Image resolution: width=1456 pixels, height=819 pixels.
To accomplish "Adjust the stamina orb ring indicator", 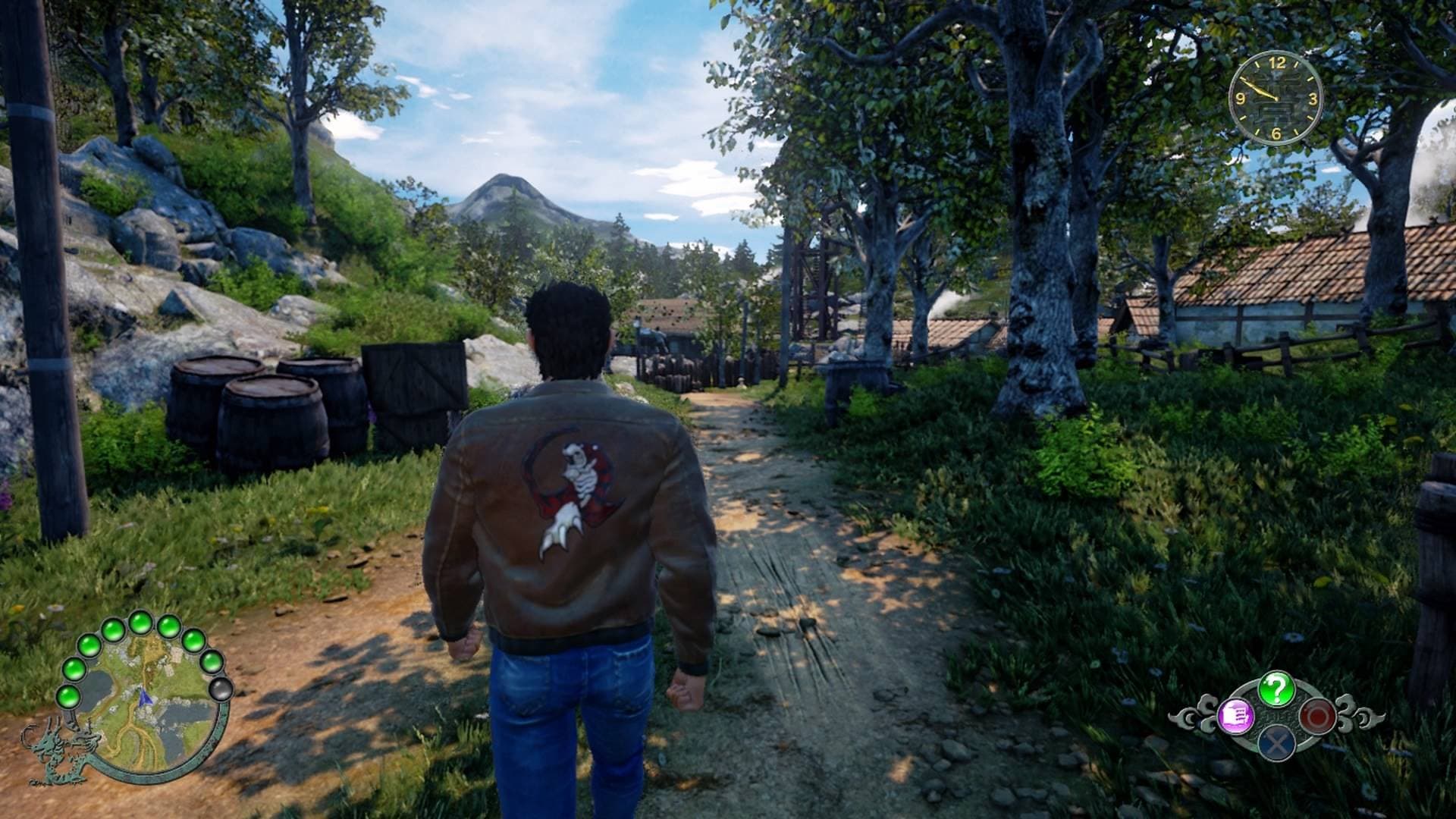I will pyautogui.click(x=140, y=623).
